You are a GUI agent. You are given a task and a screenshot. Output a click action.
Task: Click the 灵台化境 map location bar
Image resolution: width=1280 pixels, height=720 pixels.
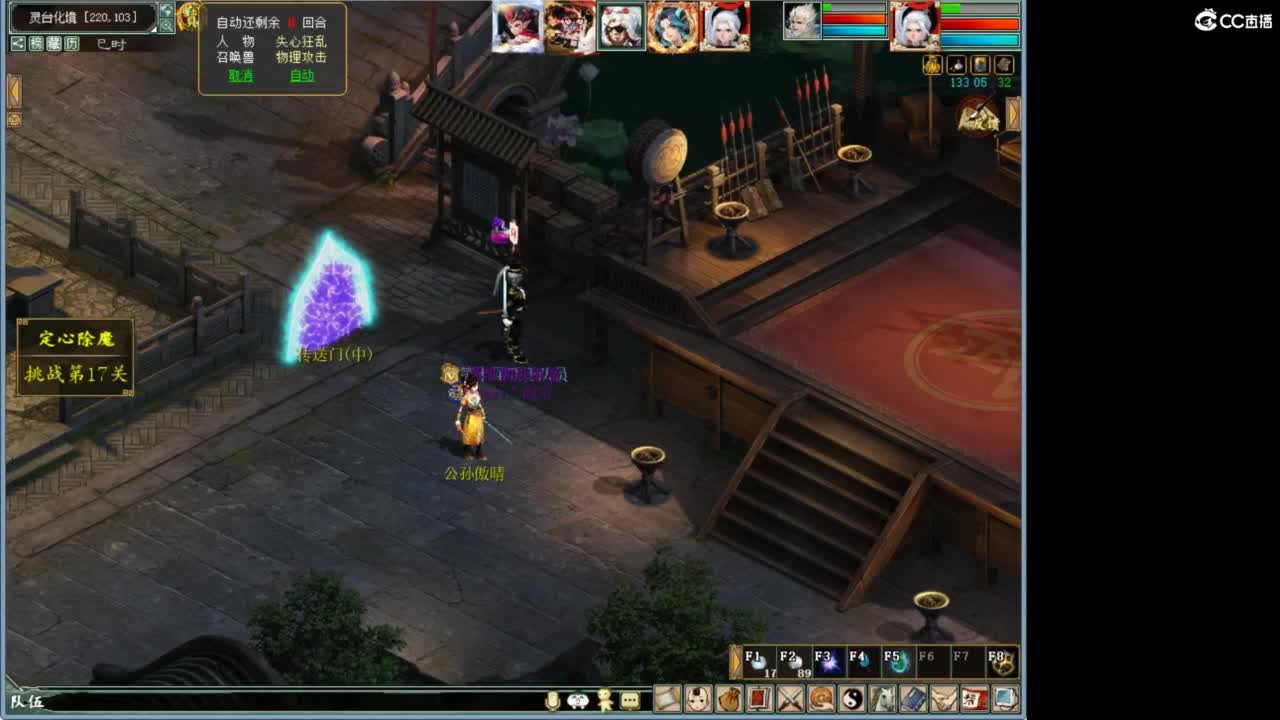coord(82,17)
